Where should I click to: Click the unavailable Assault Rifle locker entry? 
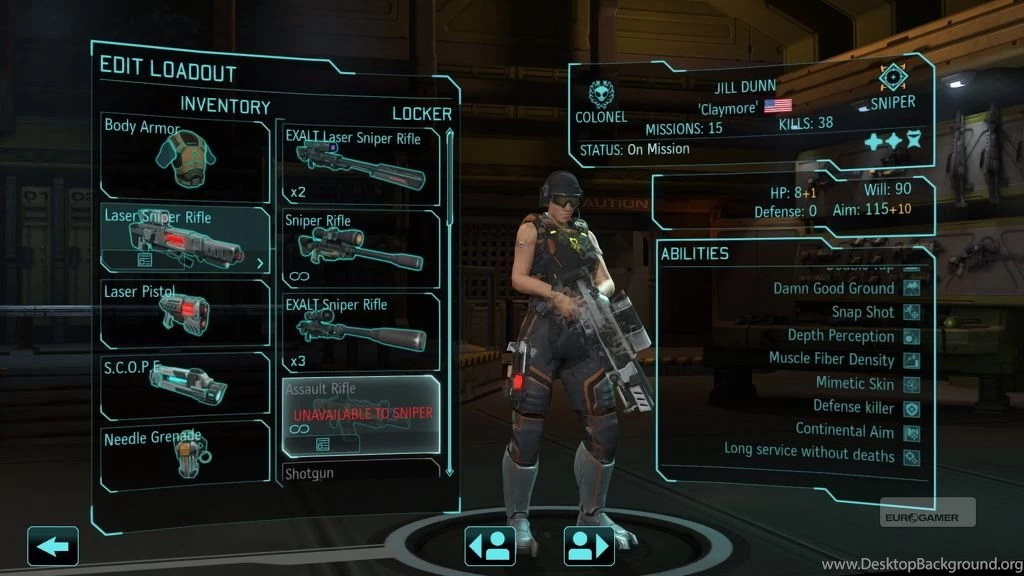point(361,415)
